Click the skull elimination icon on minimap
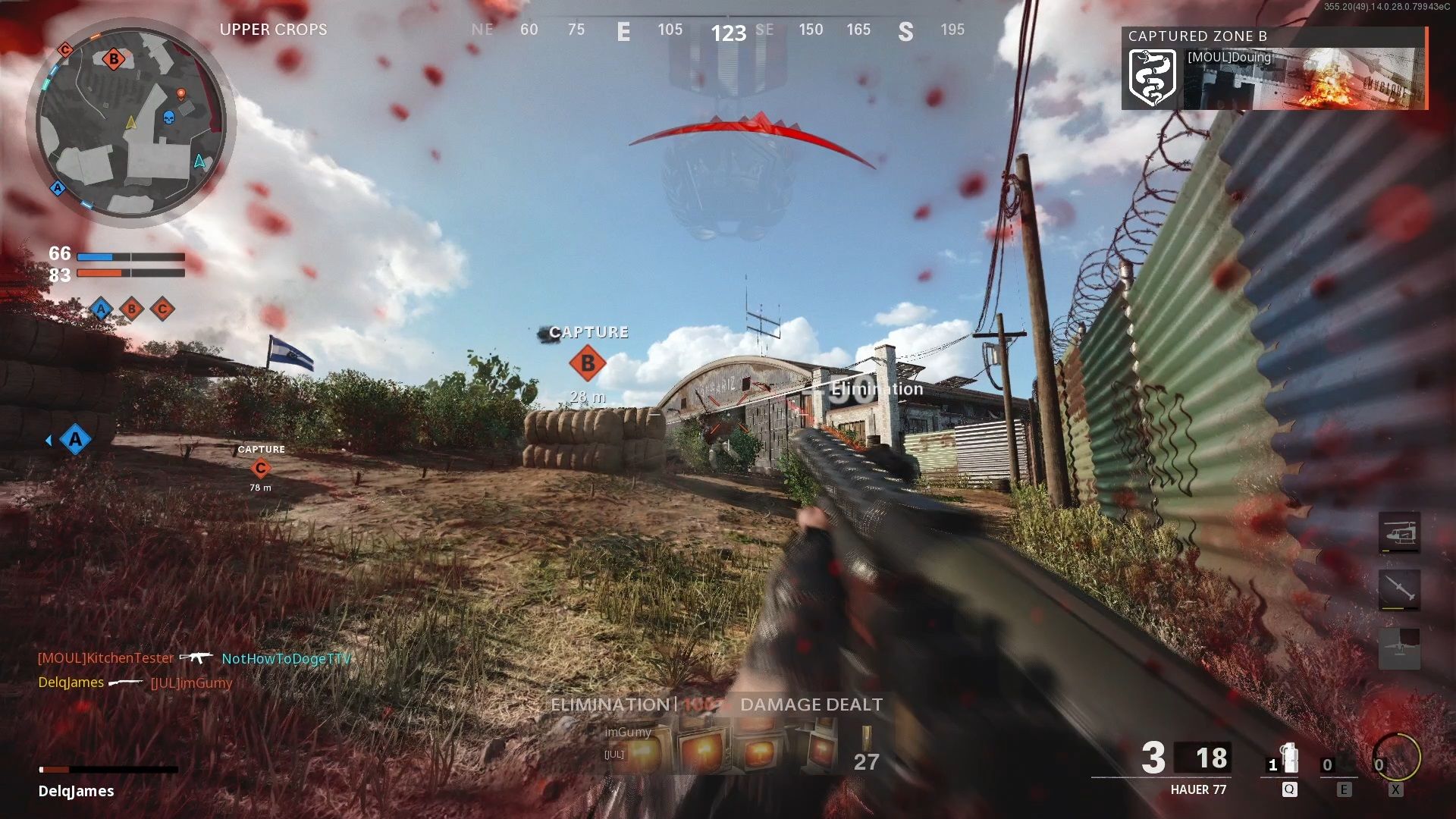 click(x=168, y=118)
